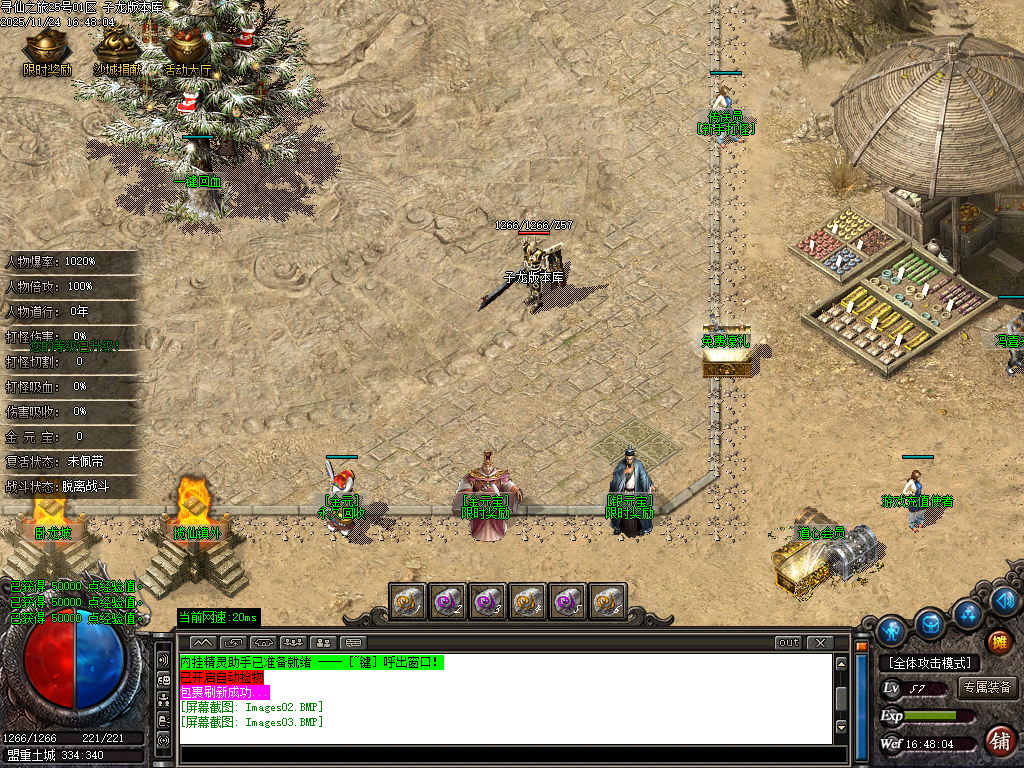Viewport: 1024px width, 768px height.
Task: Open the red 铺 shop button
Action: point(998,741)
